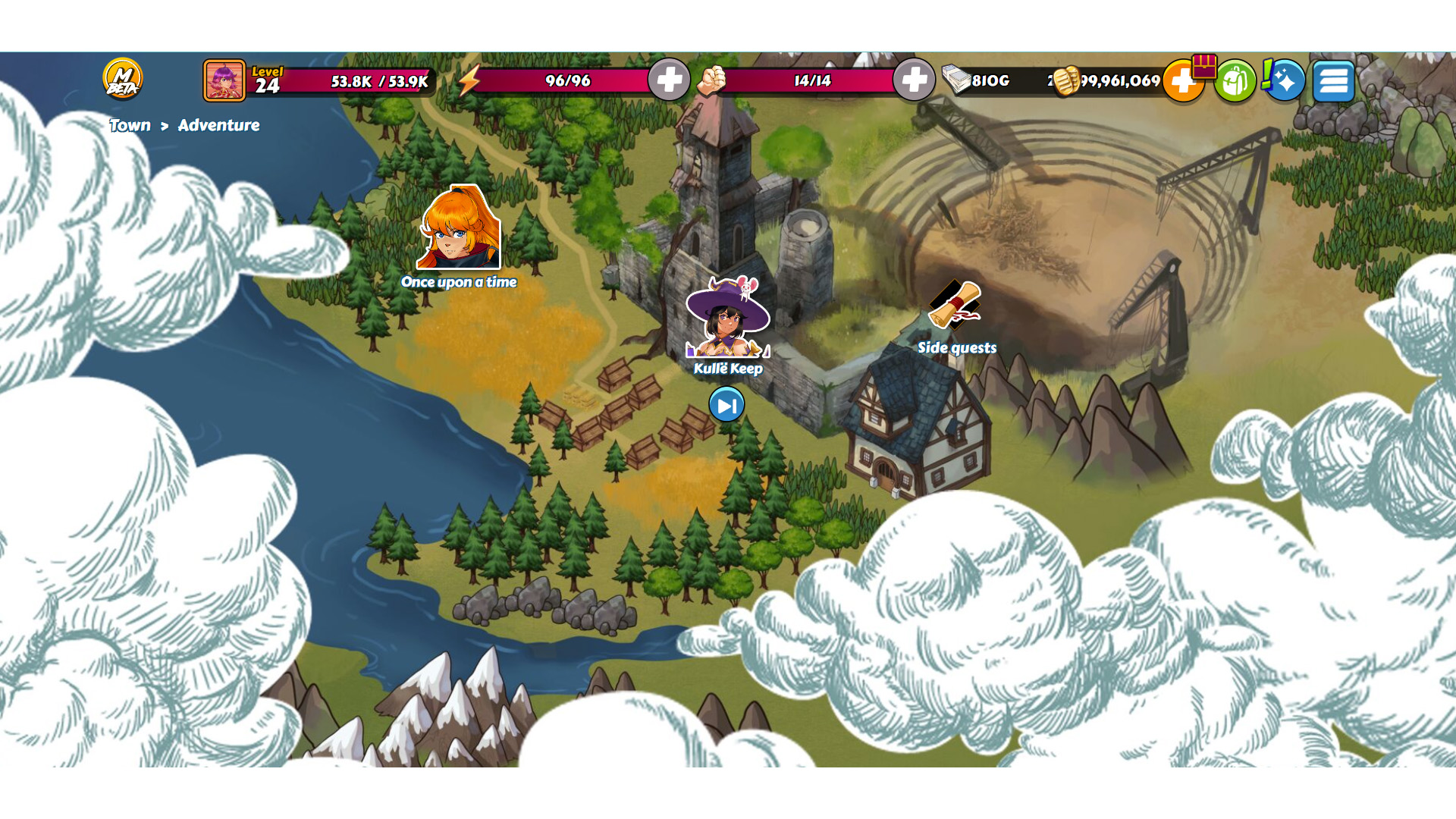1456x819 pixels.
Task: Buy more gold with orange plus button
Action: click(x=1181, y=82)
